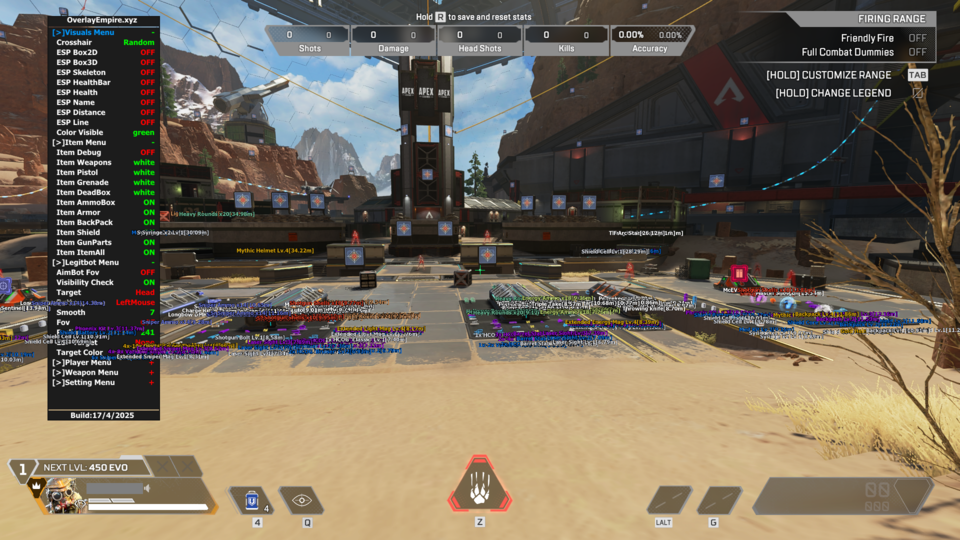The width and height of the screenshot is (960, 540).
Task: Enable ESP Distance display
Action: 147,113
